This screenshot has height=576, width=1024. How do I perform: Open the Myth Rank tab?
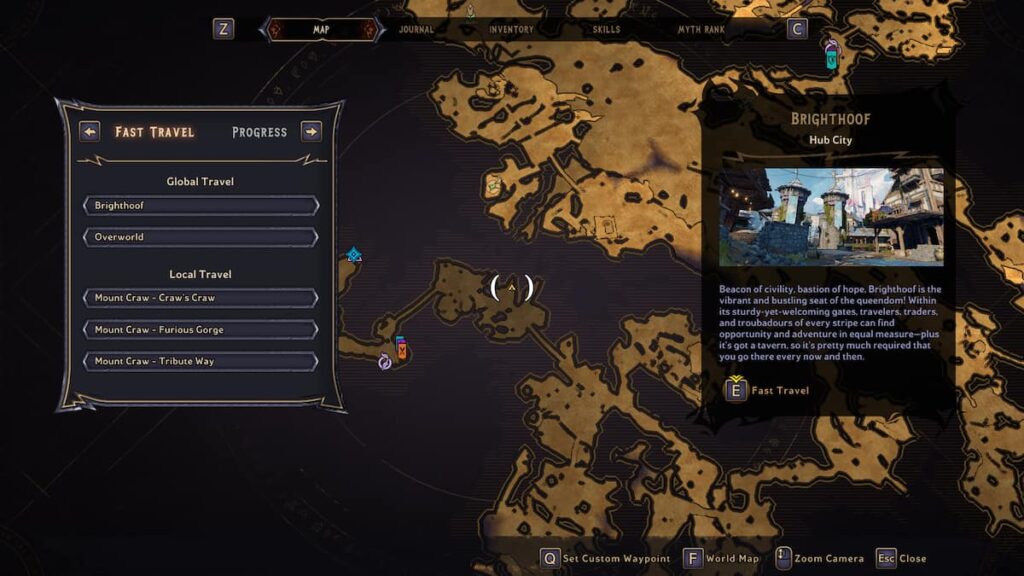[x=701, y=30]
